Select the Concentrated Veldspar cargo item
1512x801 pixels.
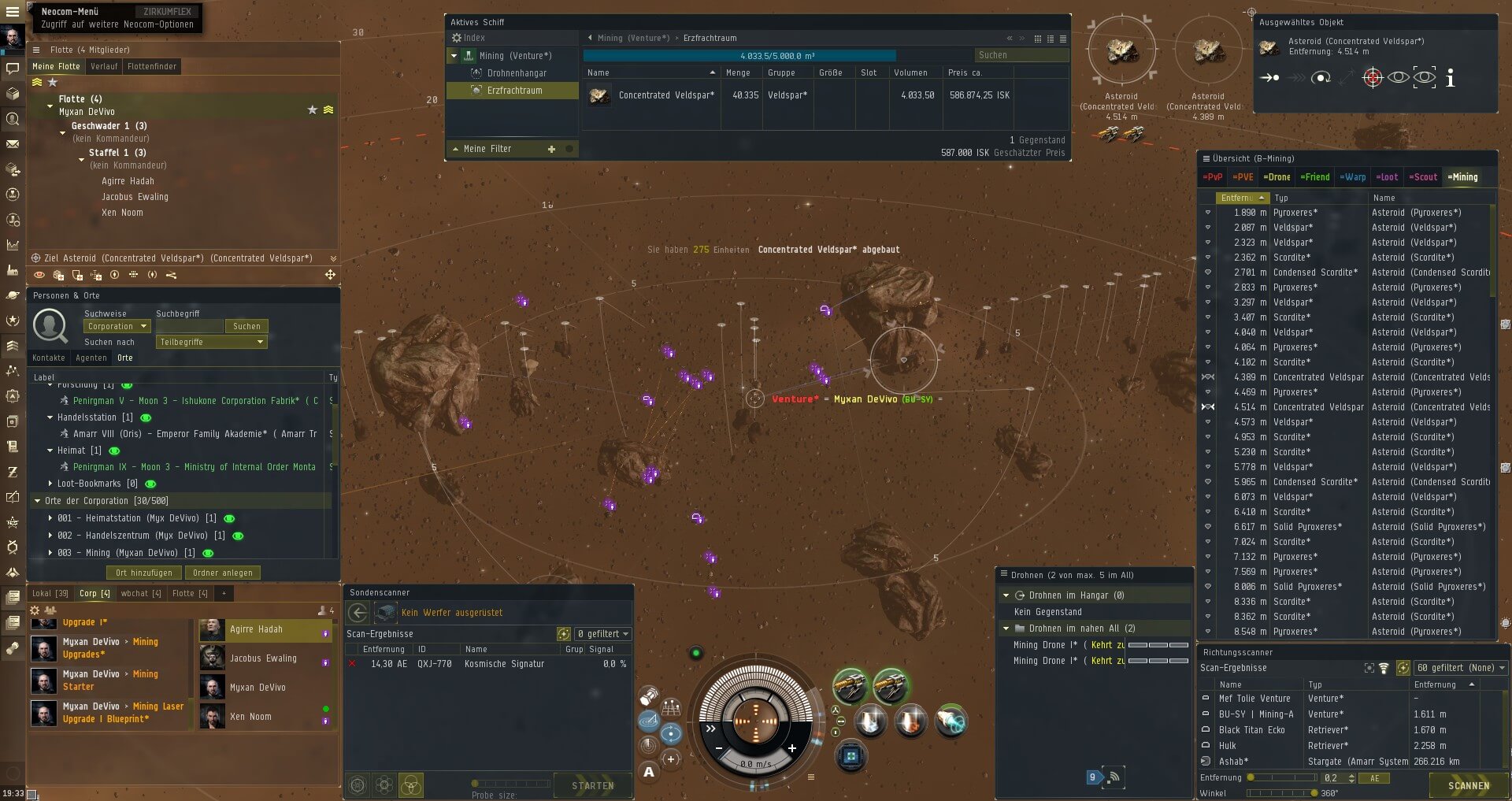coord(665,95)
